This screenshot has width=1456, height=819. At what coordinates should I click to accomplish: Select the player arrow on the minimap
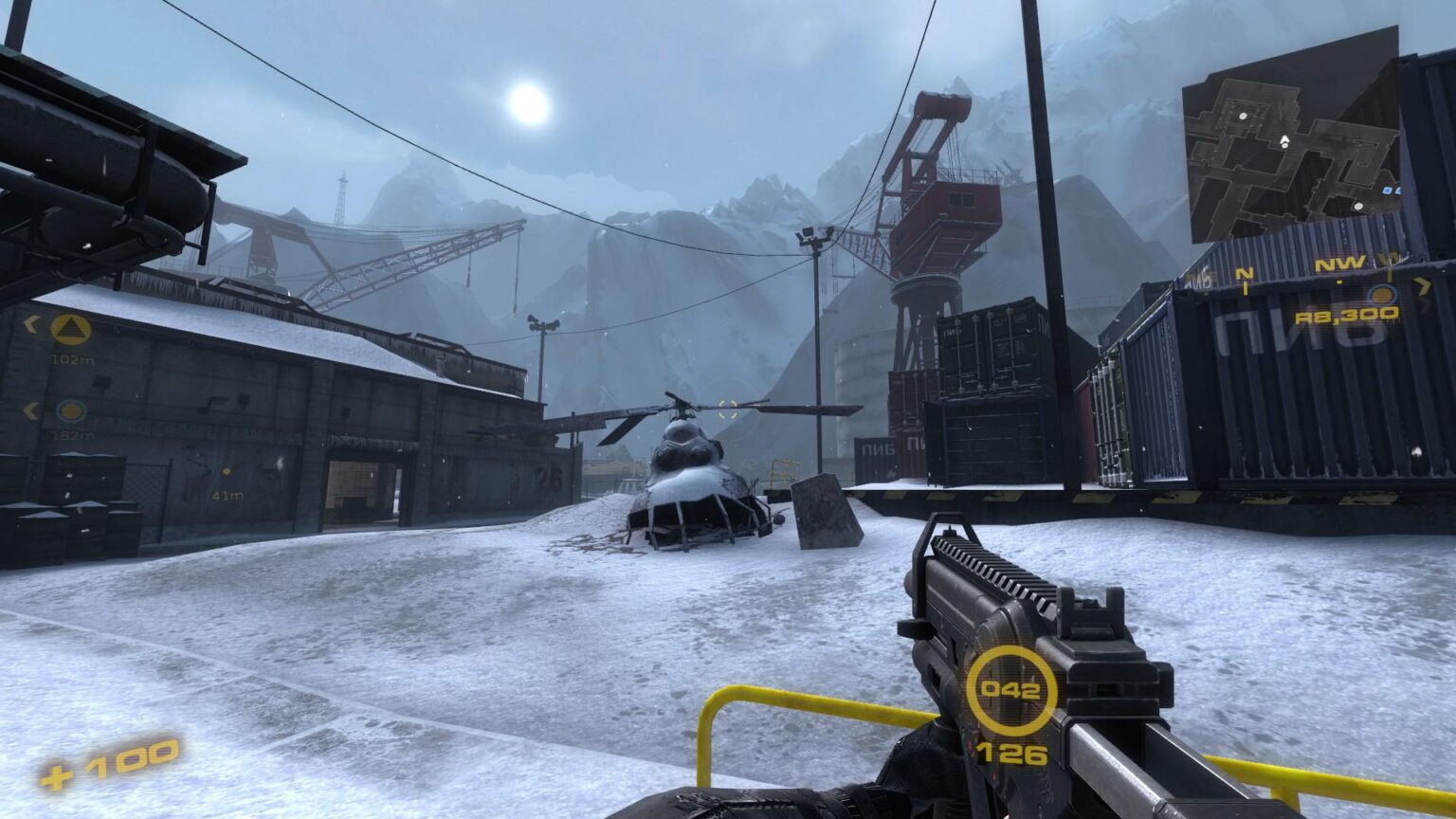pos(1284,138)
